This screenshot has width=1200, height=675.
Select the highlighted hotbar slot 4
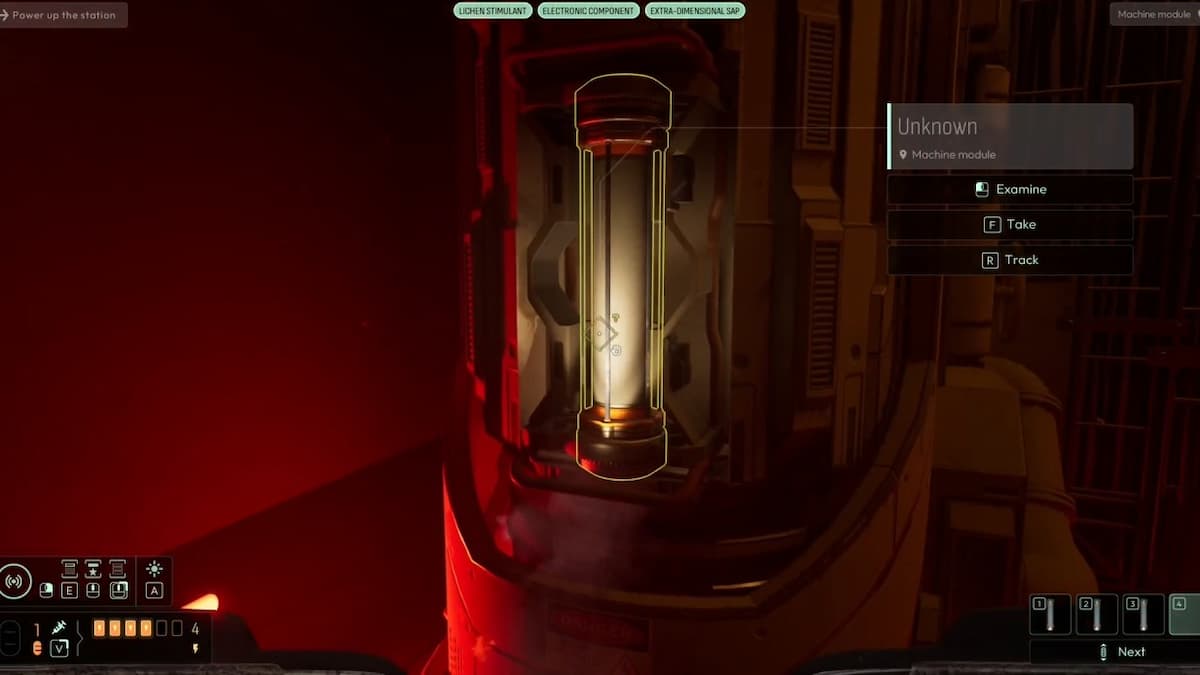click(1185, 614)
